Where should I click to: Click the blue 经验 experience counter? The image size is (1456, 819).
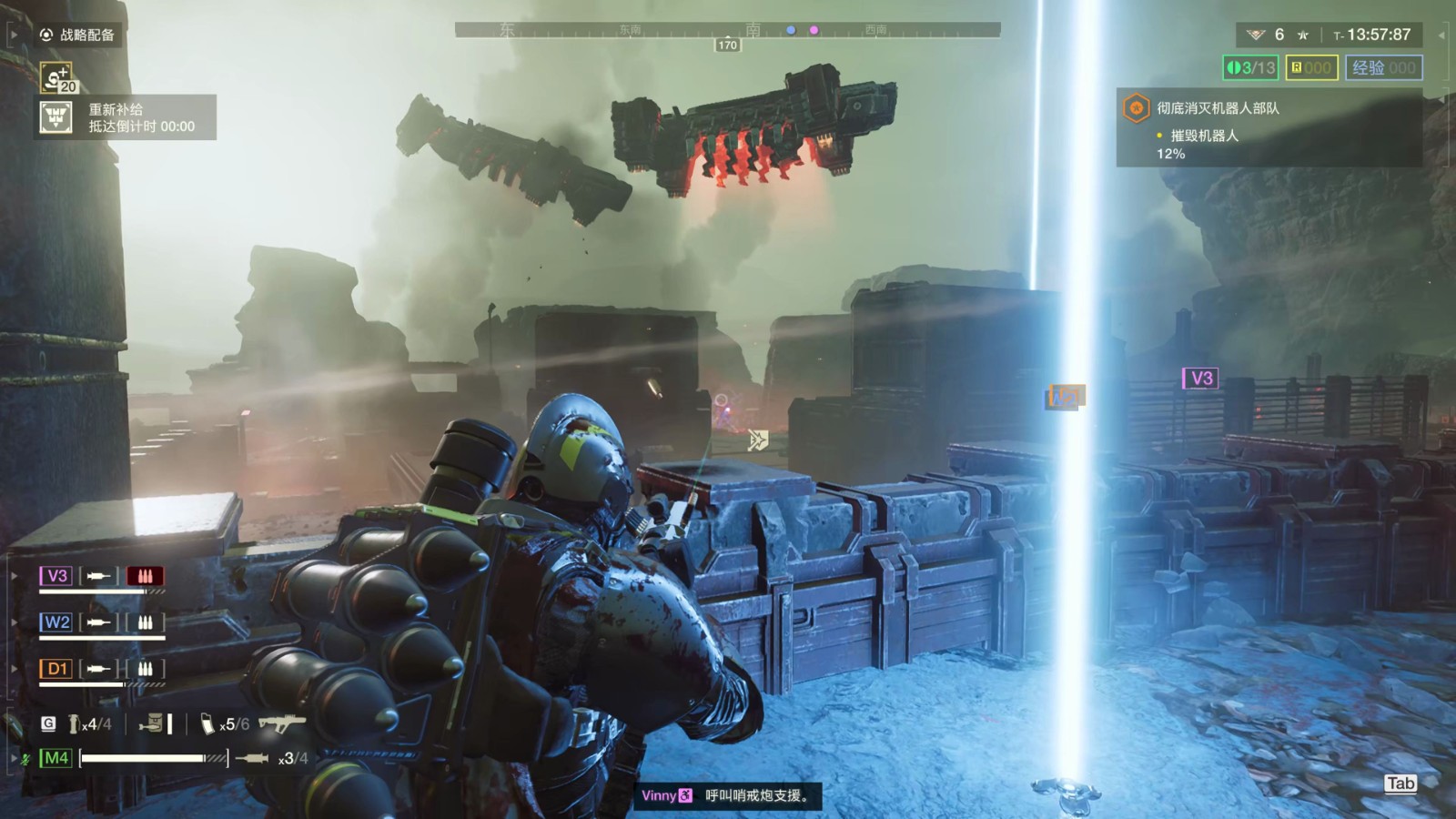point(1383,67)
